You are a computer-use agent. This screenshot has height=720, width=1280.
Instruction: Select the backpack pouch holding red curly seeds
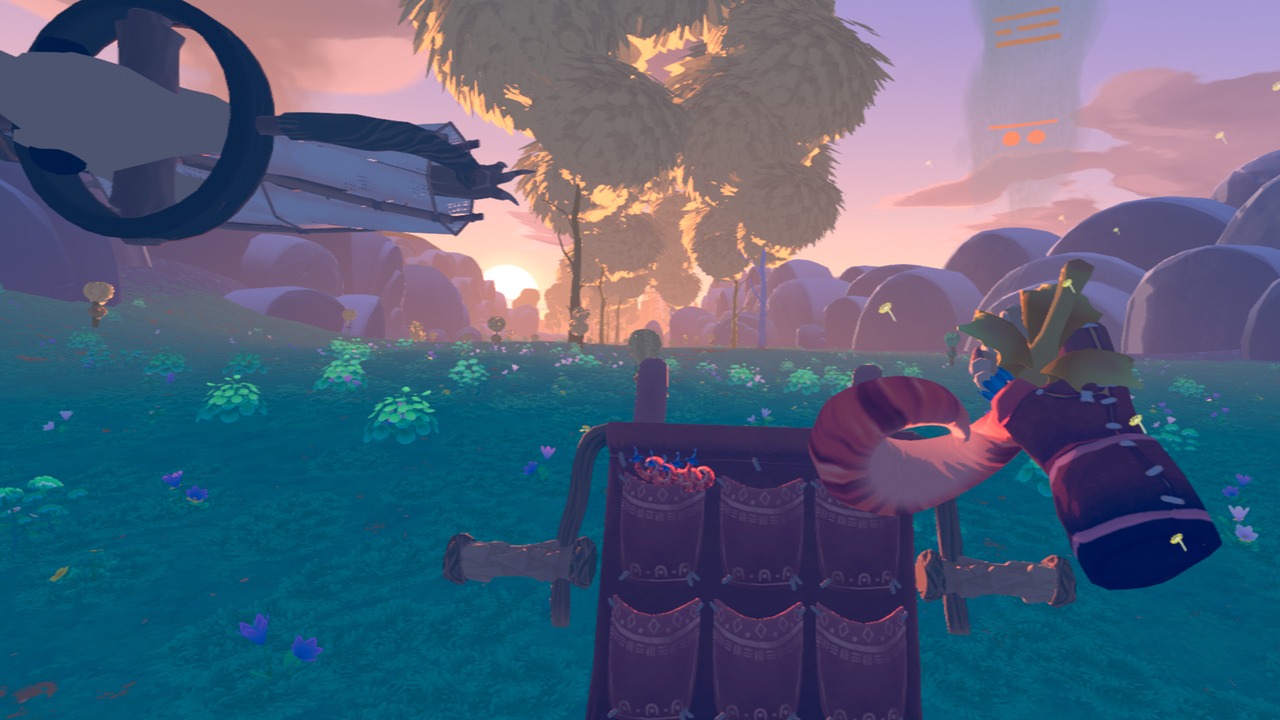point(662,520)
